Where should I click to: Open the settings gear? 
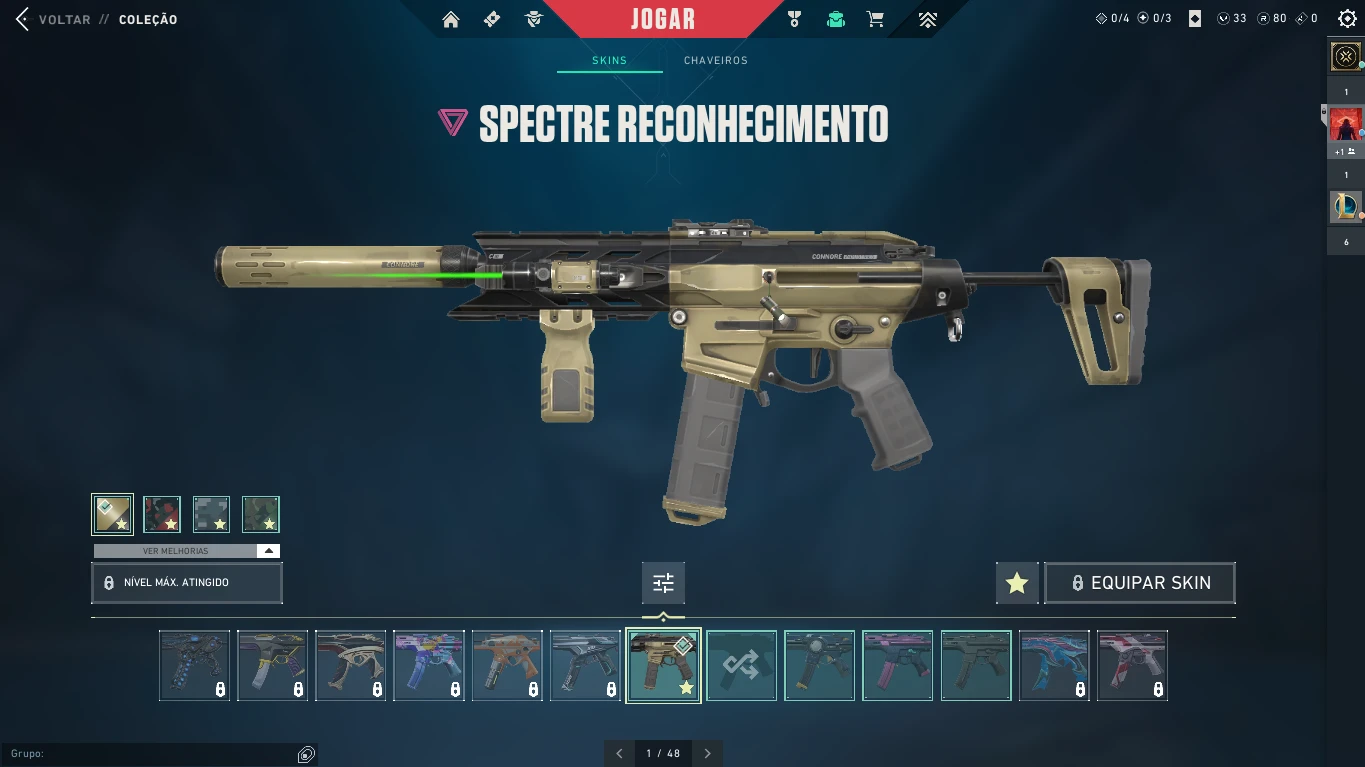[x=1347, y=17]
